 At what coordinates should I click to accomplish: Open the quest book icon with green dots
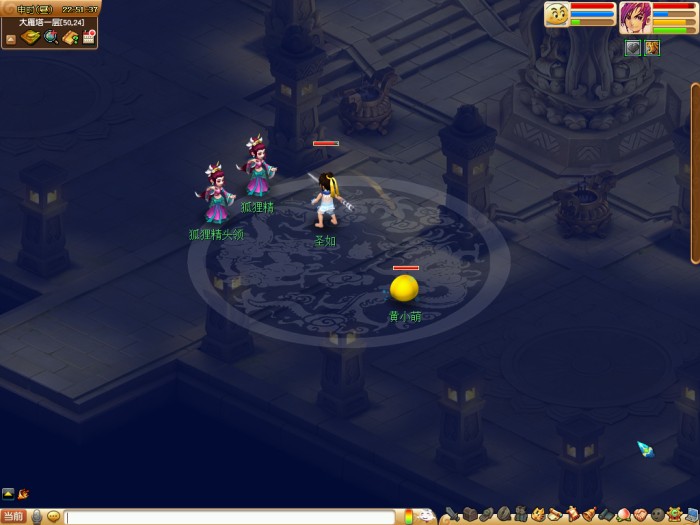click(x=70, y=37)
